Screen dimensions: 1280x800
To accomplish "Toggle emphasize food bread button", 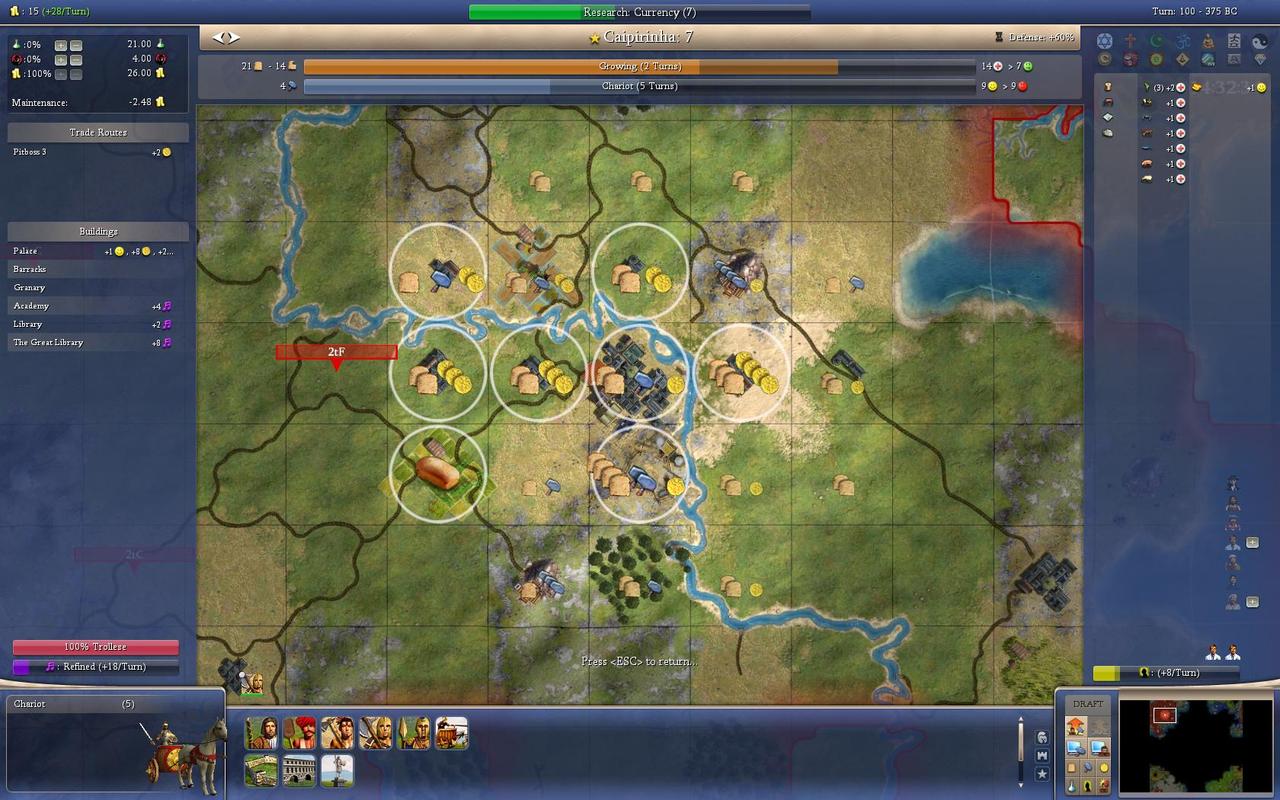I will pyautogui.click(x=1071, y=767).
